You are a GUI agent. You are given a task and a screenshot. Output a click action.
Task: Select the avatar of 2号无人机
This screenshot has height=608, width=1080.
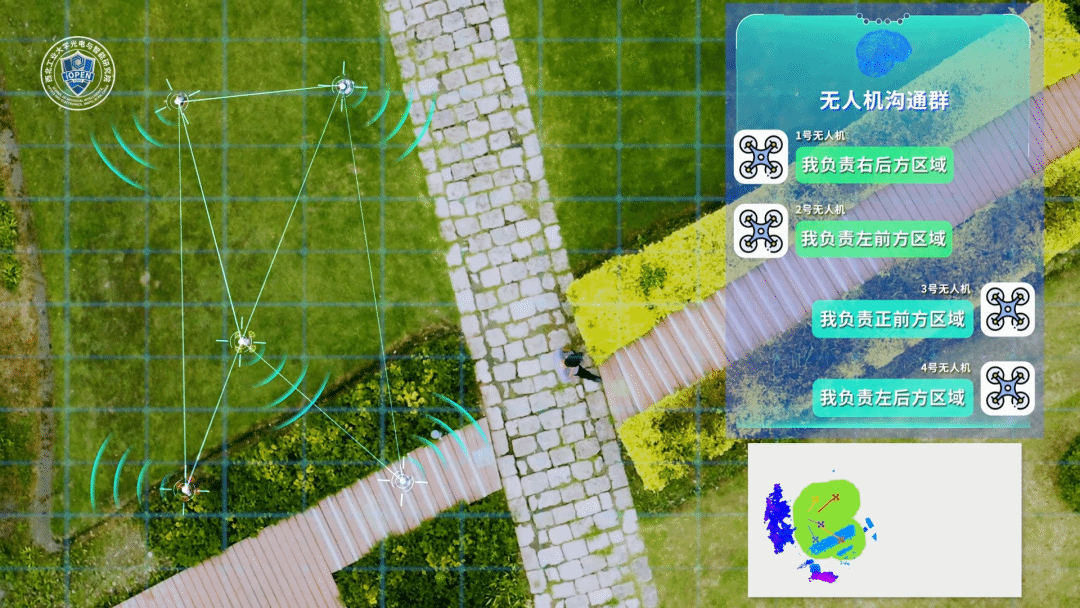pos(760,231)
